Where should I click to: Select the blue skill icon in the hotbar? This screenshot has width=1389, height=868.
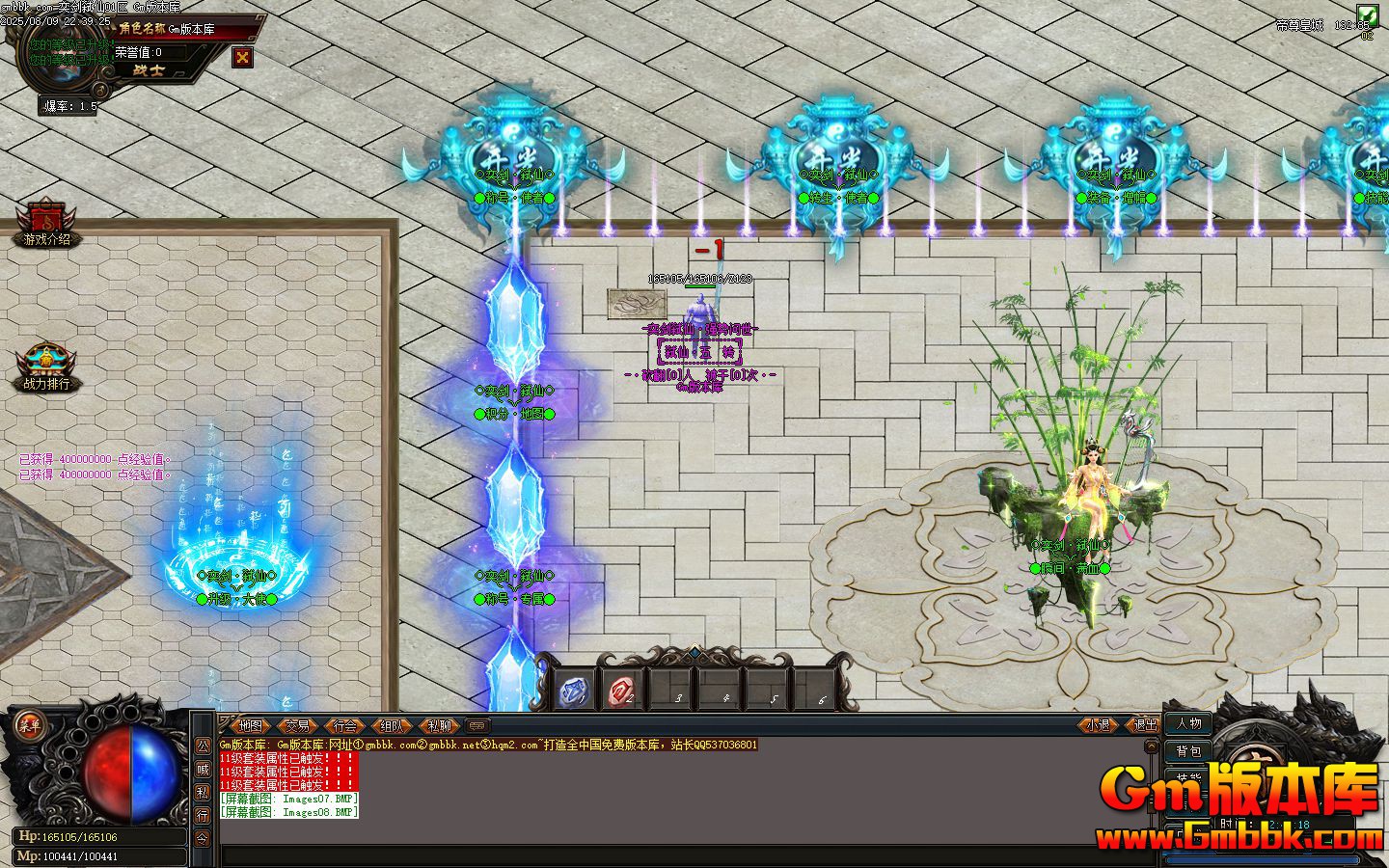coord(573,691)
